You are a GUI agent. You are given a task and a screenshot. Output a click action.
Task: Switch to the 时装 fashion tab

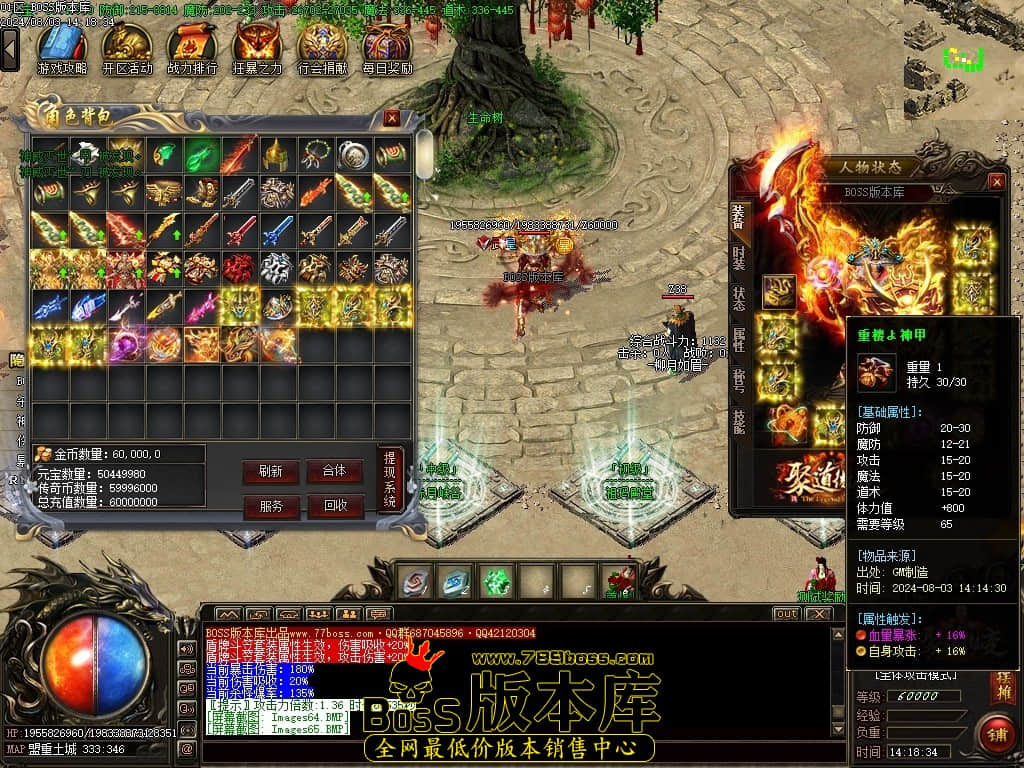(738, 257)
